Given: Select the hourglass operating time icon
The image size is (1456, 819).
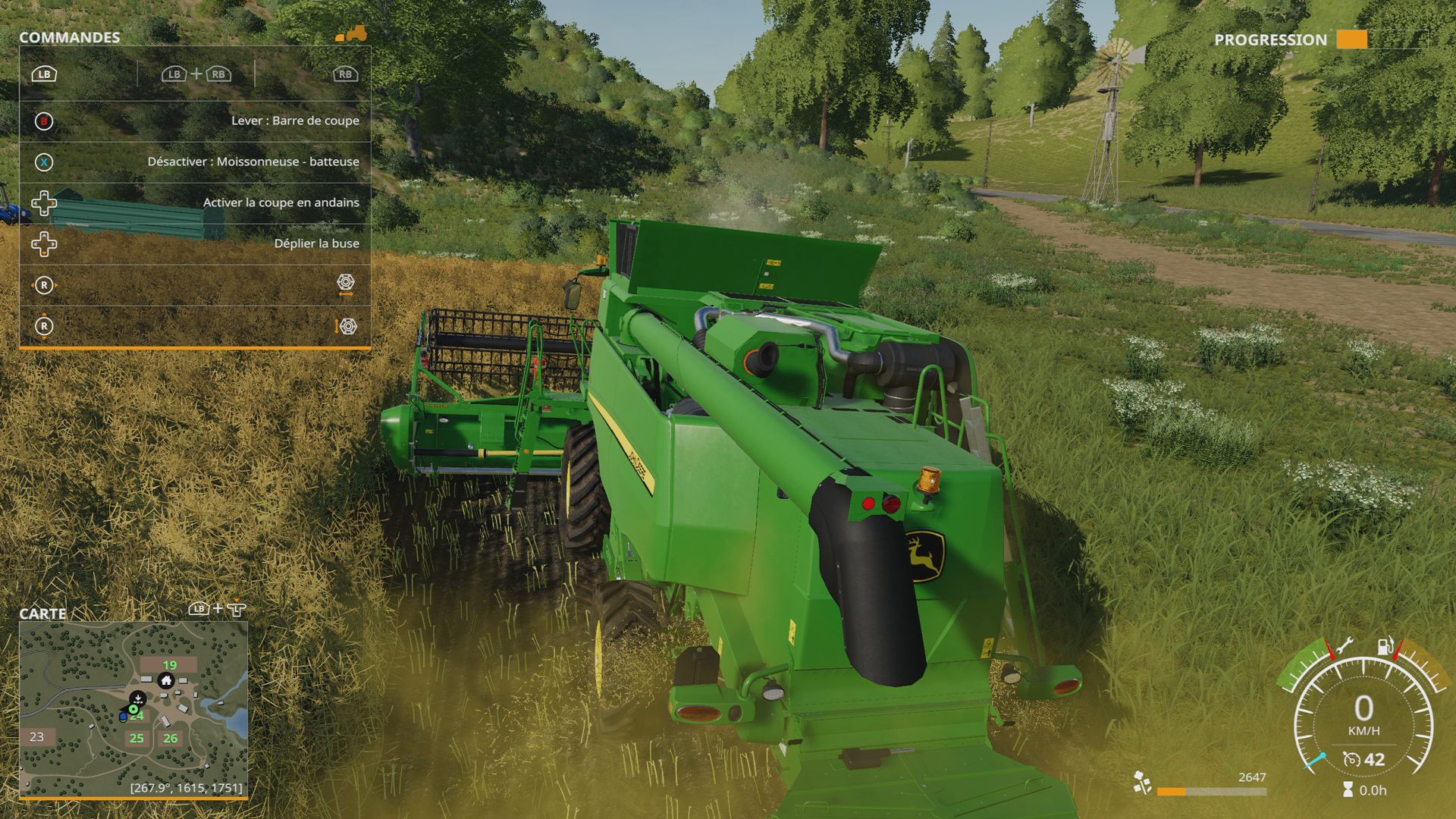Looking at the screenshot, I should click(1348, 790).
